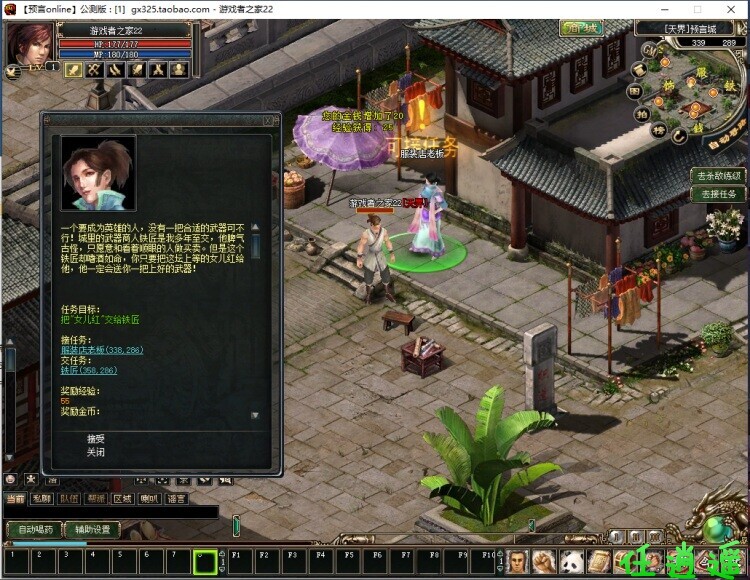Close the game window
Viewport: 750px width, 580px height.
tap(735, 9)
